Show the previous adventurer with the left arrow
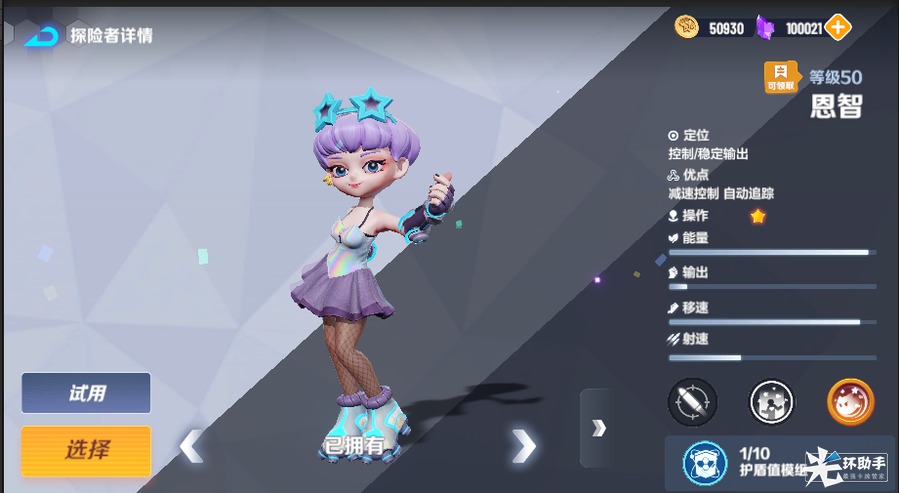The width and height of the screenshot is (899, 493). coord(191,445)
